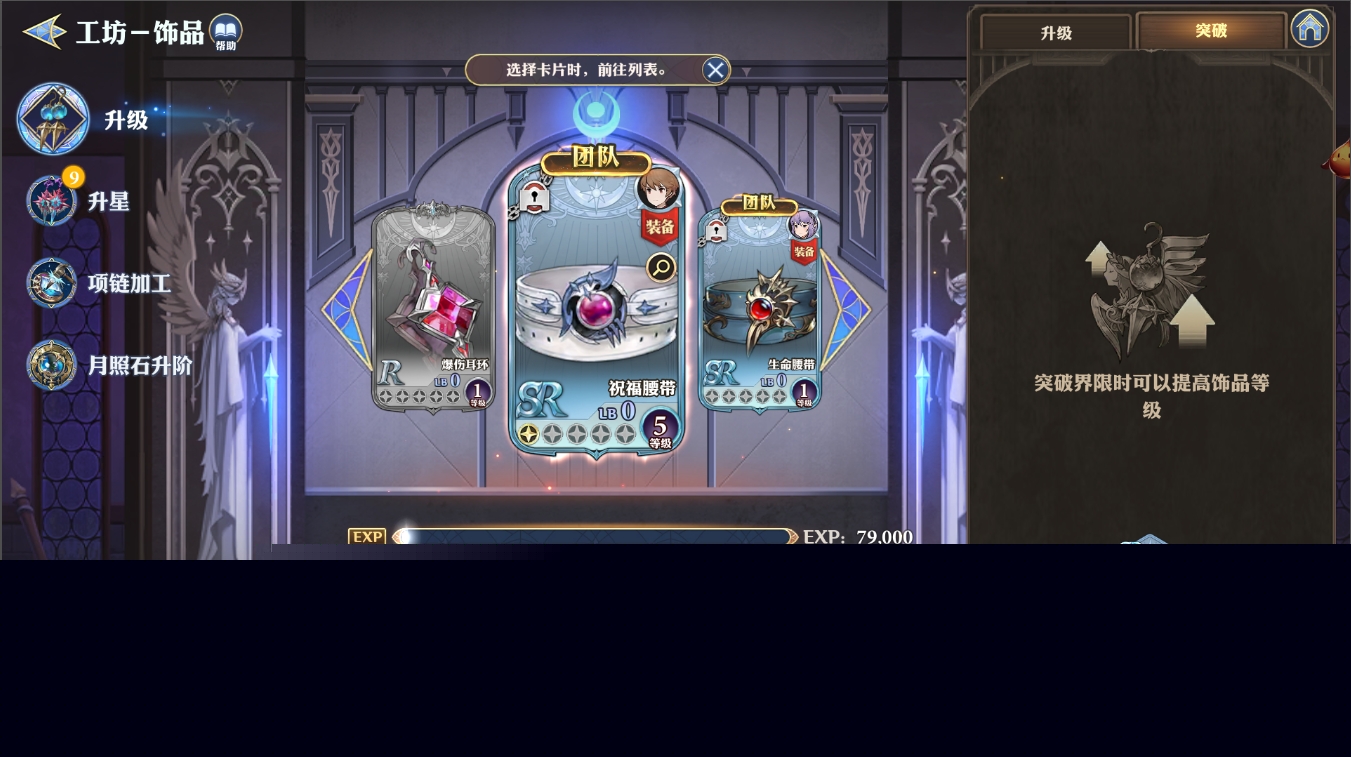The image size is (1351, 757).
Task: Select the 生命腰带 SR card
Action: click(x=760, y=305)
